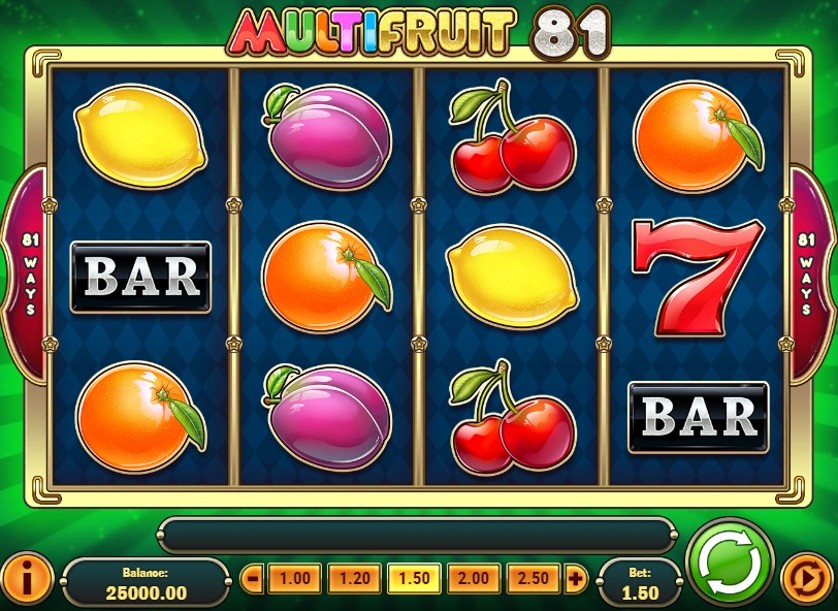Image resolution: width=838 pixels, height=611 pixels.
Task: Spin the reels with the green button
Action: (x=730, y=564)
